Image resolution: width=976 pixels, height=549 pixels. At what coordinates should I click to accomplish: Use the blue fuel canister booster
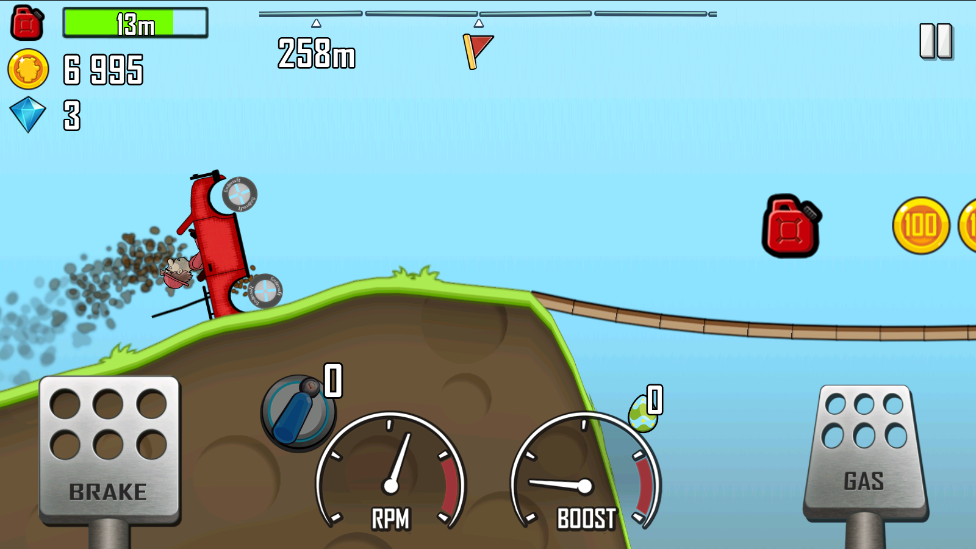tap(297, 410)
